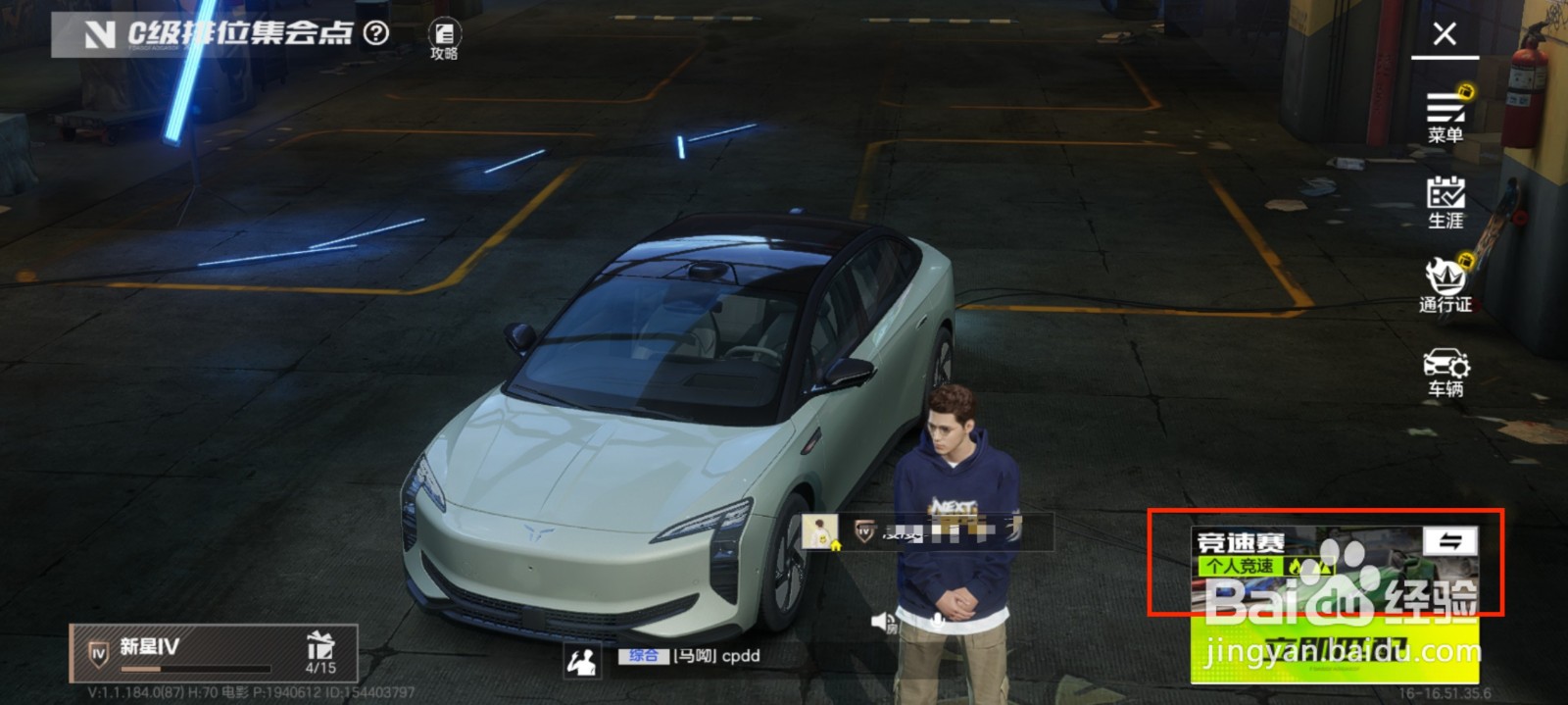Toggle the microphone icon
Screen dimensions: 1568x705
click(x=938, y=622)
